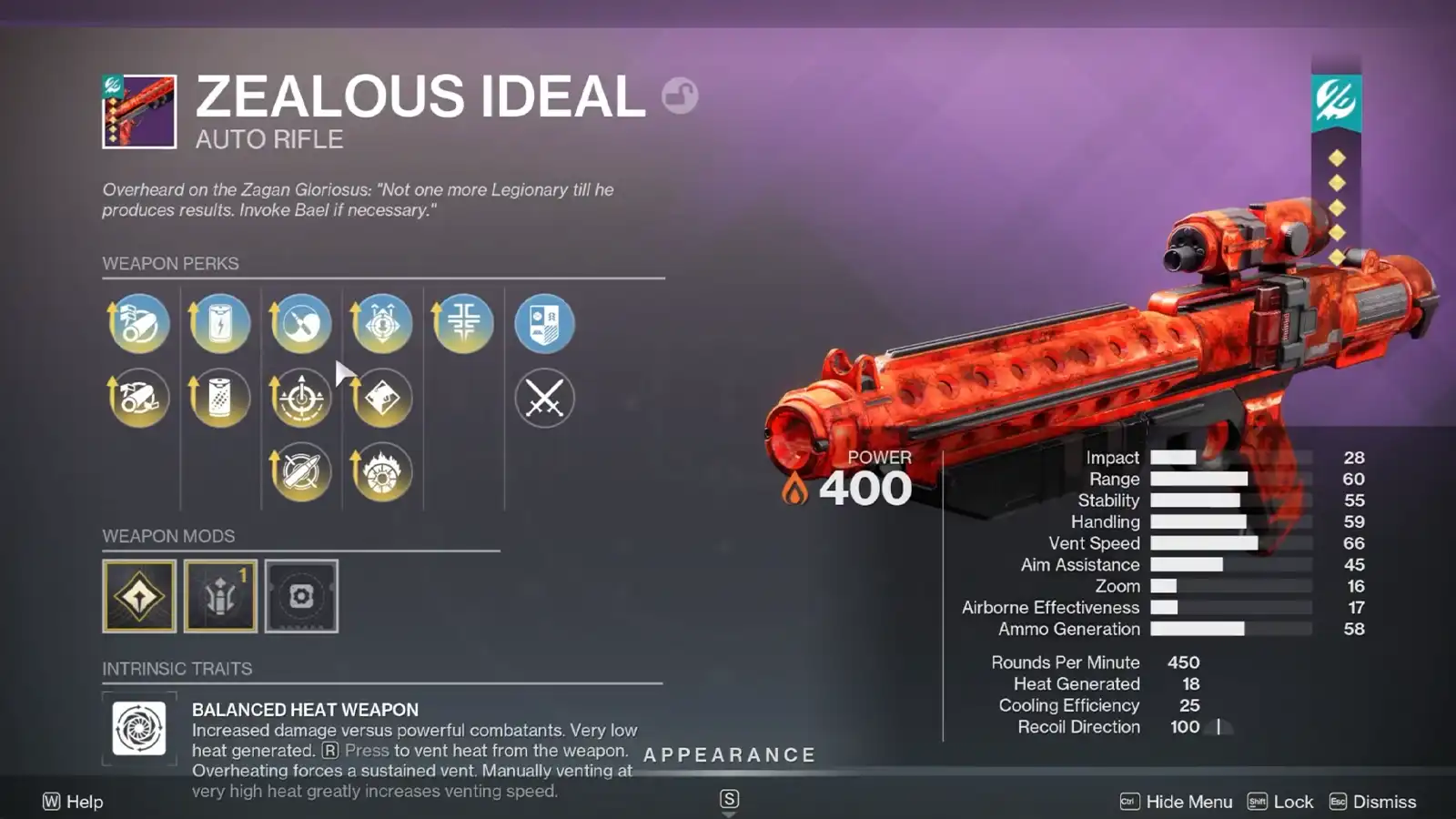Toggle the empty shader slot
The width and height of the screenshot is (1456, 819).
[301, 596]
